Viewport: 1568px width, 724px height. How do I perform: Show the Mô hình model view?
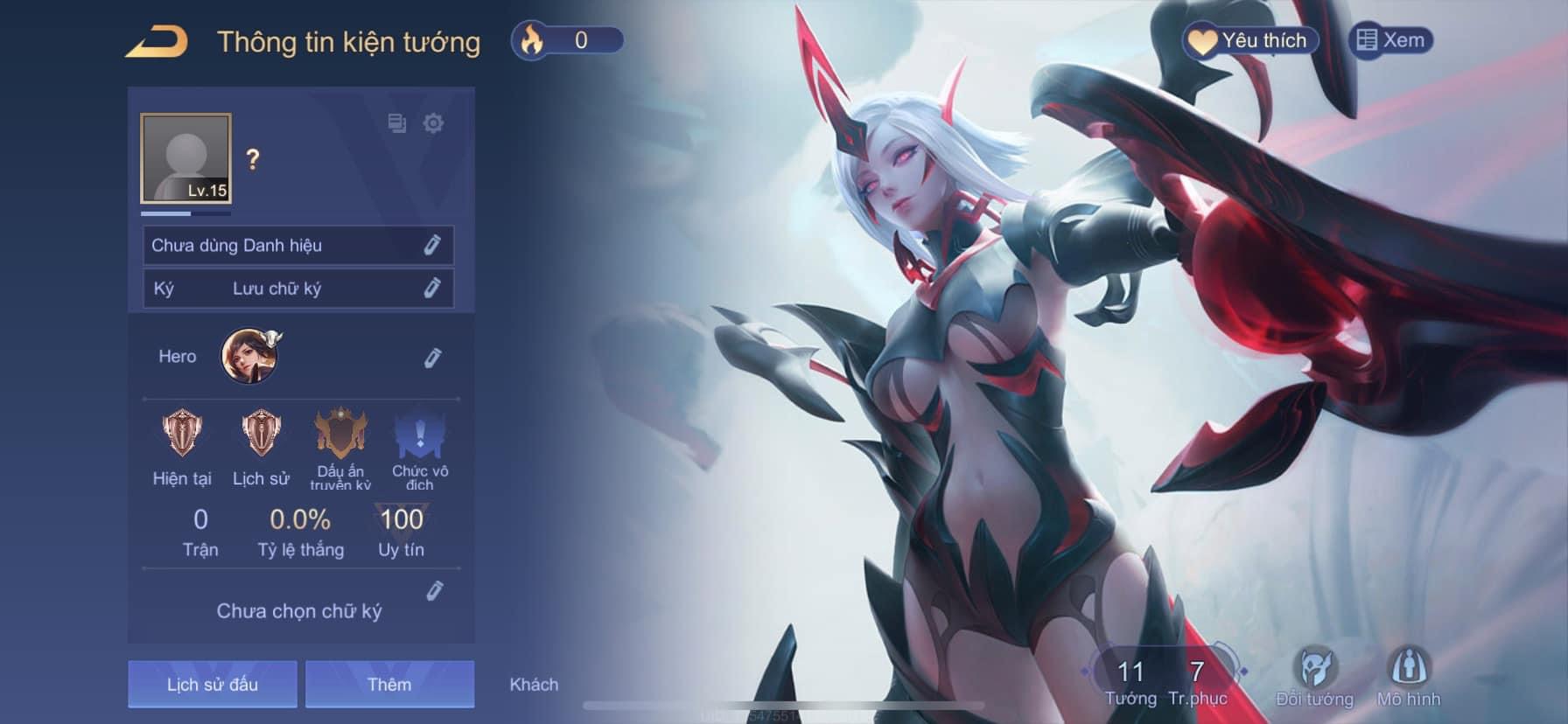pos(1408,678)
